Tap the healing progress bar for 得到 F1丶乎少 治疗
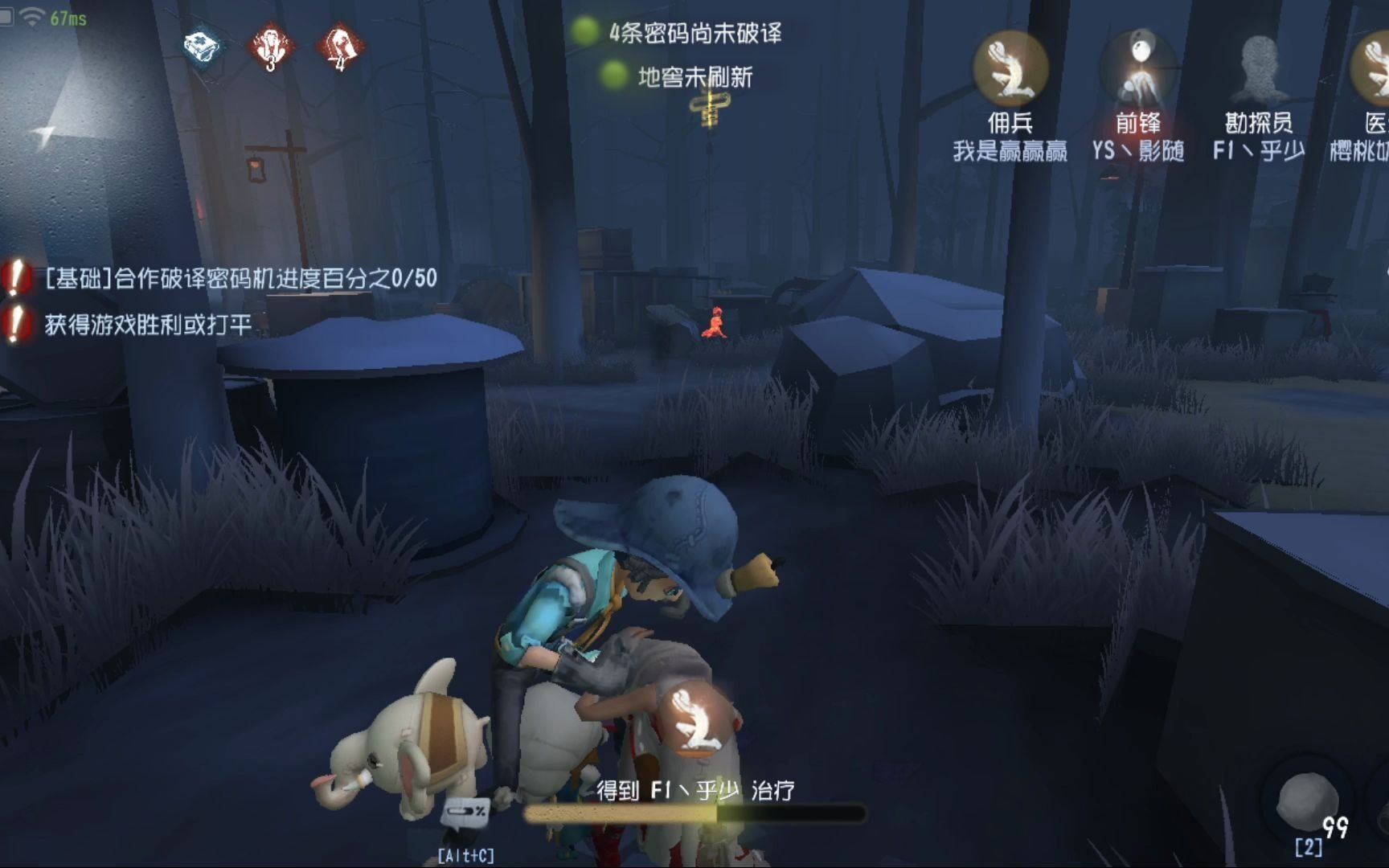The height and width of the screenshot is (868, 1389). (x=701, y=814)
